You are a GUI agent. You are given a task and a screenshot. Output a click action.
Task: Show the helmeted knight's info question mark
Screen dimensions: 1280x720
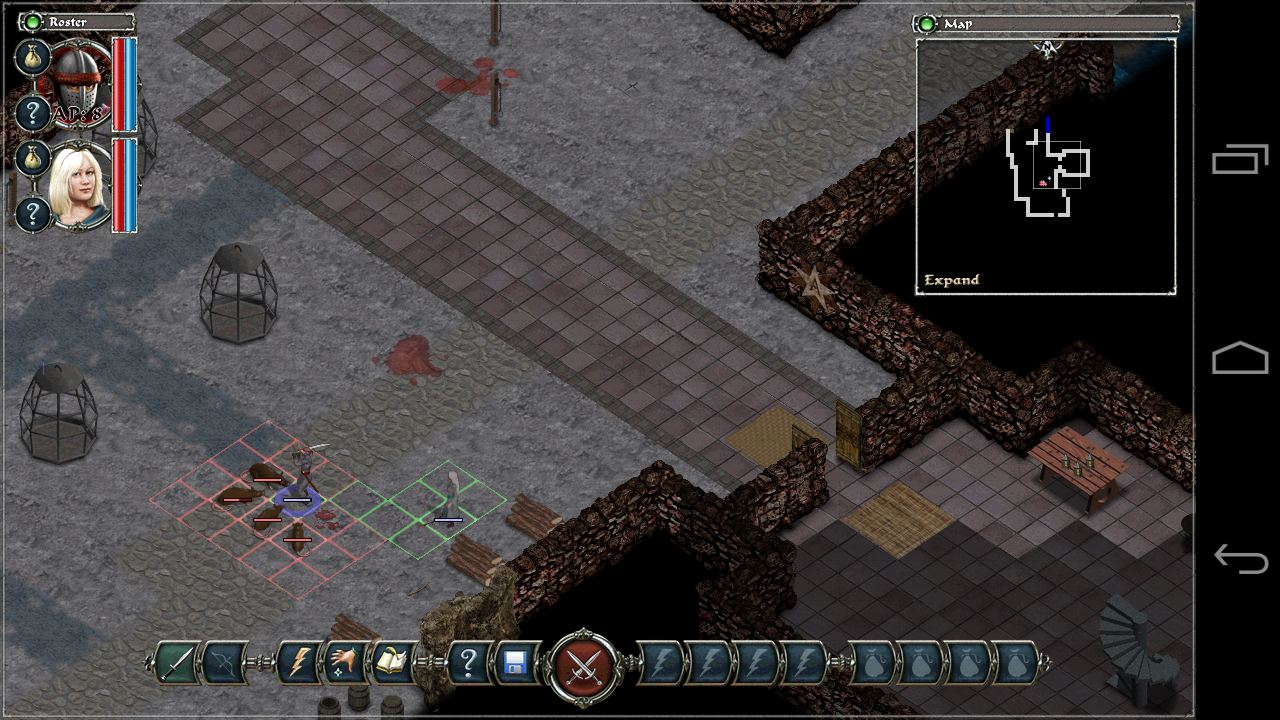click(x=32, y=113)
